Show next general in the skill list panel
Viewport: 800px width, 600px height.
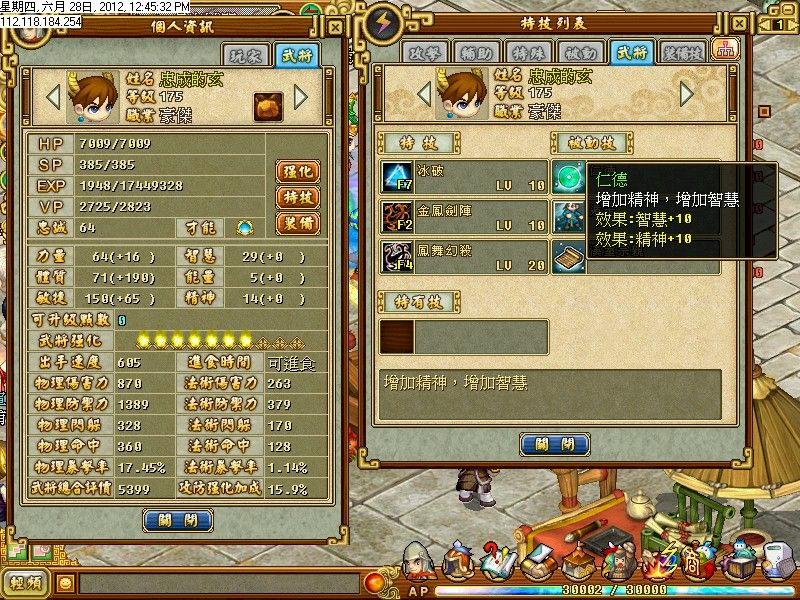coord(686,93)
